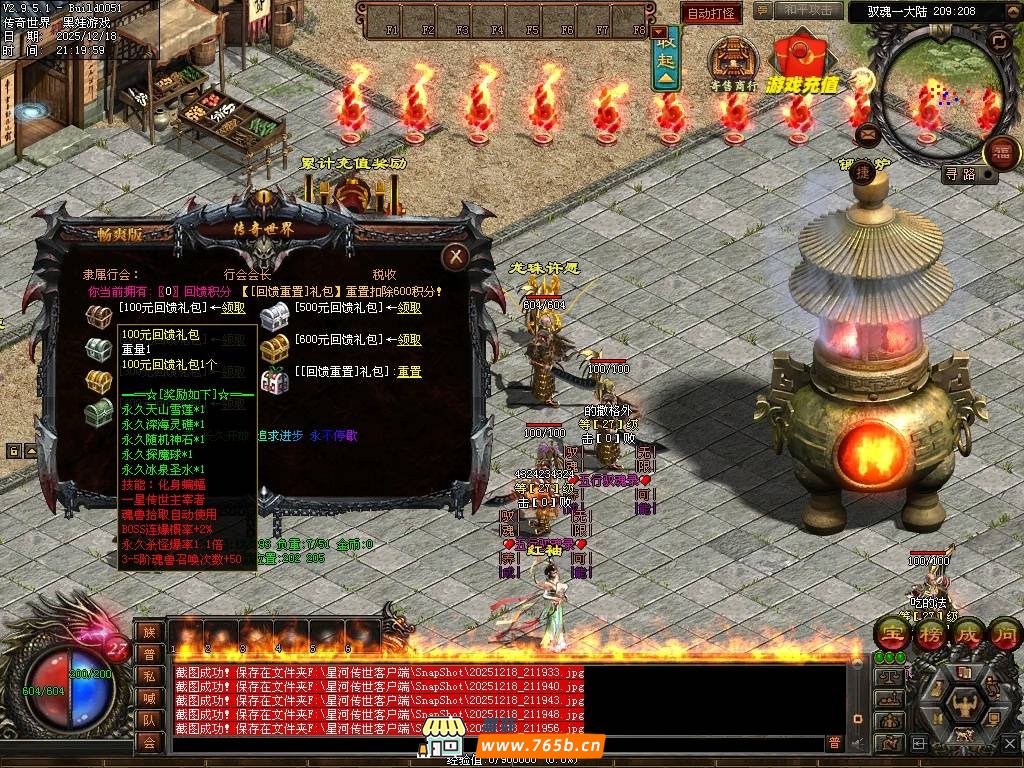The width and height of the screenshot is (1024, 768).
Task: Select the 私 private chat channel tab
Action: coord(149,675)
